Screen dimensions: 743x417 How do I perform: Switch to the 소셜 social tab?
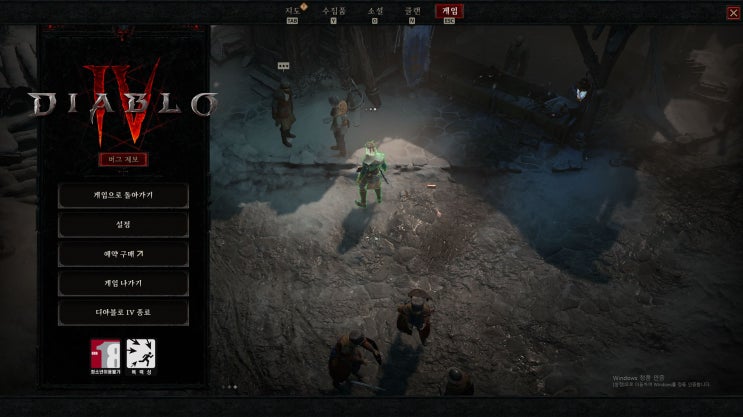point(375,11)
